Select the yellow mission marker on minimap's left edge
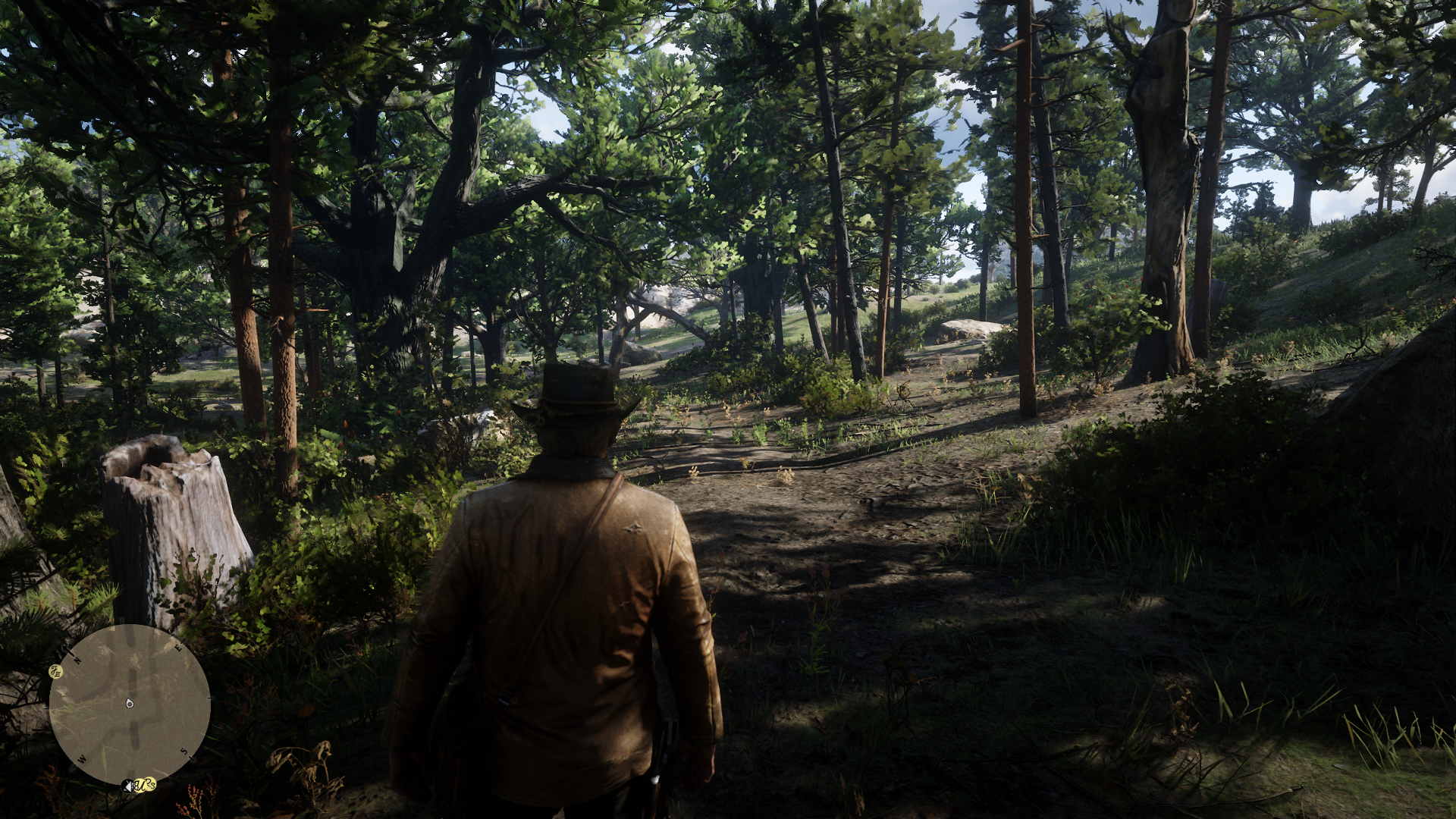1456x819 pixels. [x=56, y=671]
